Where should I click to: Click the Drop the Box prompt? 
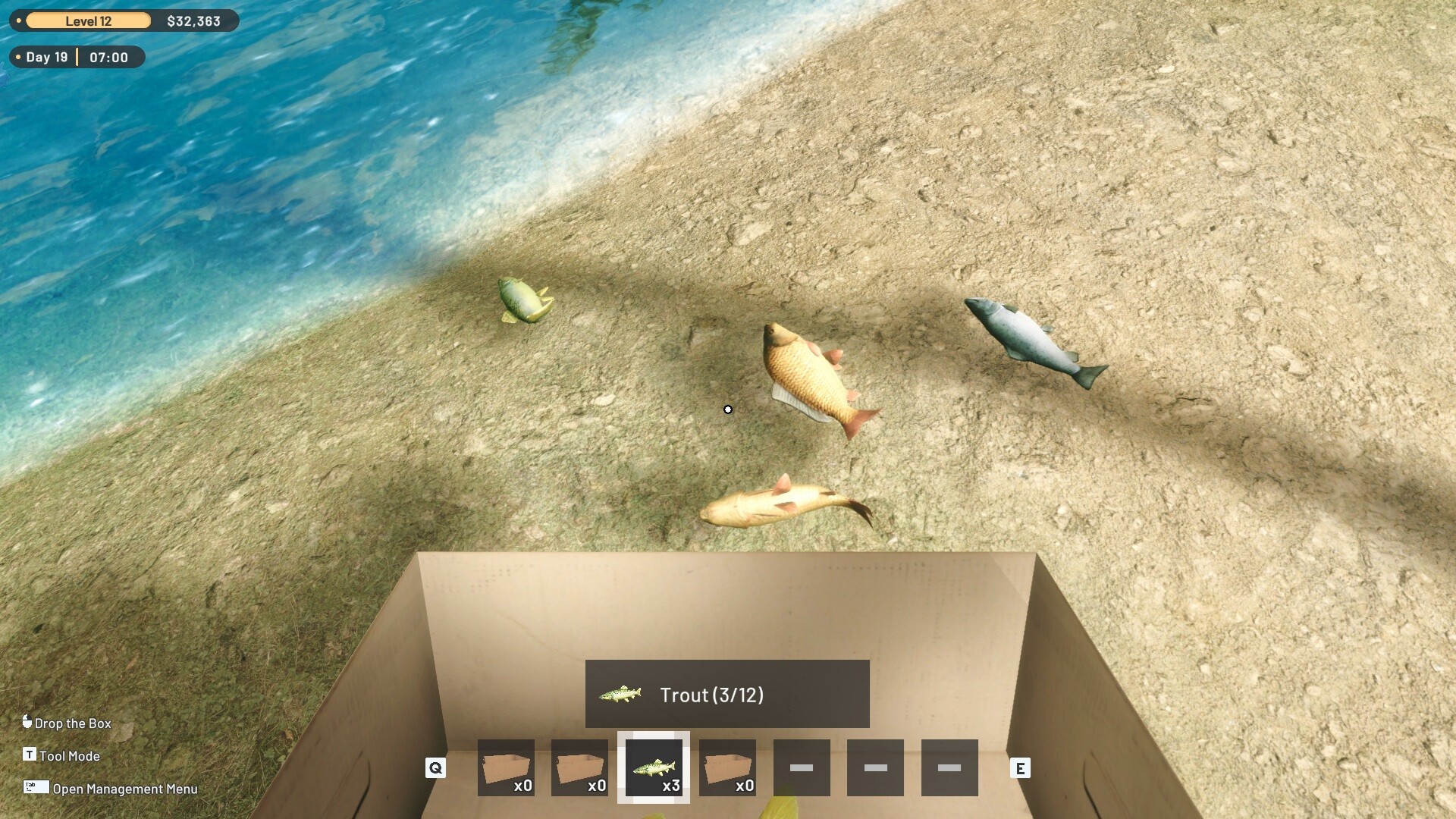pos(74,723)
